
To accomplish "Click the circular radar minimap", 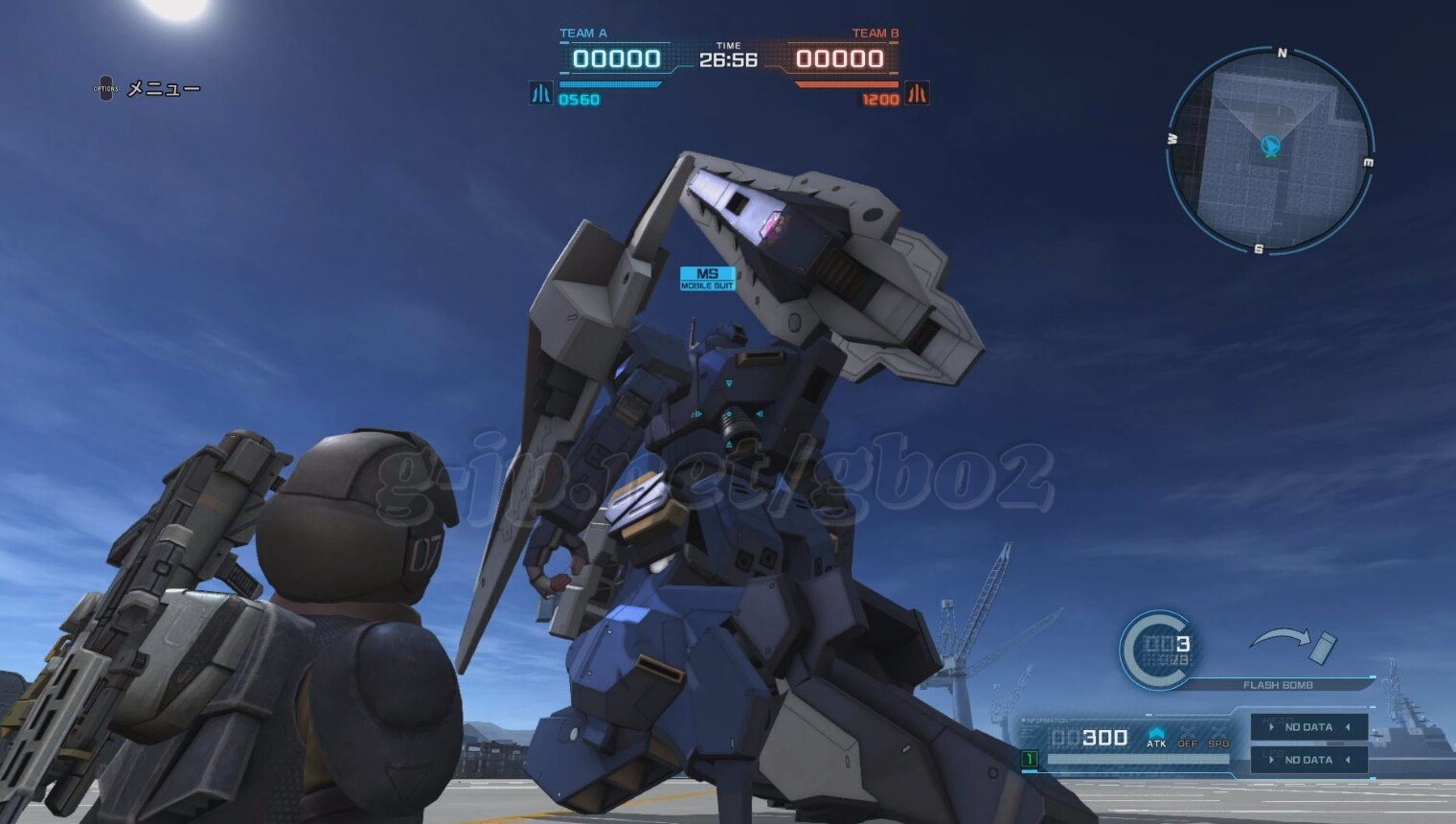I will (1270, 150).
